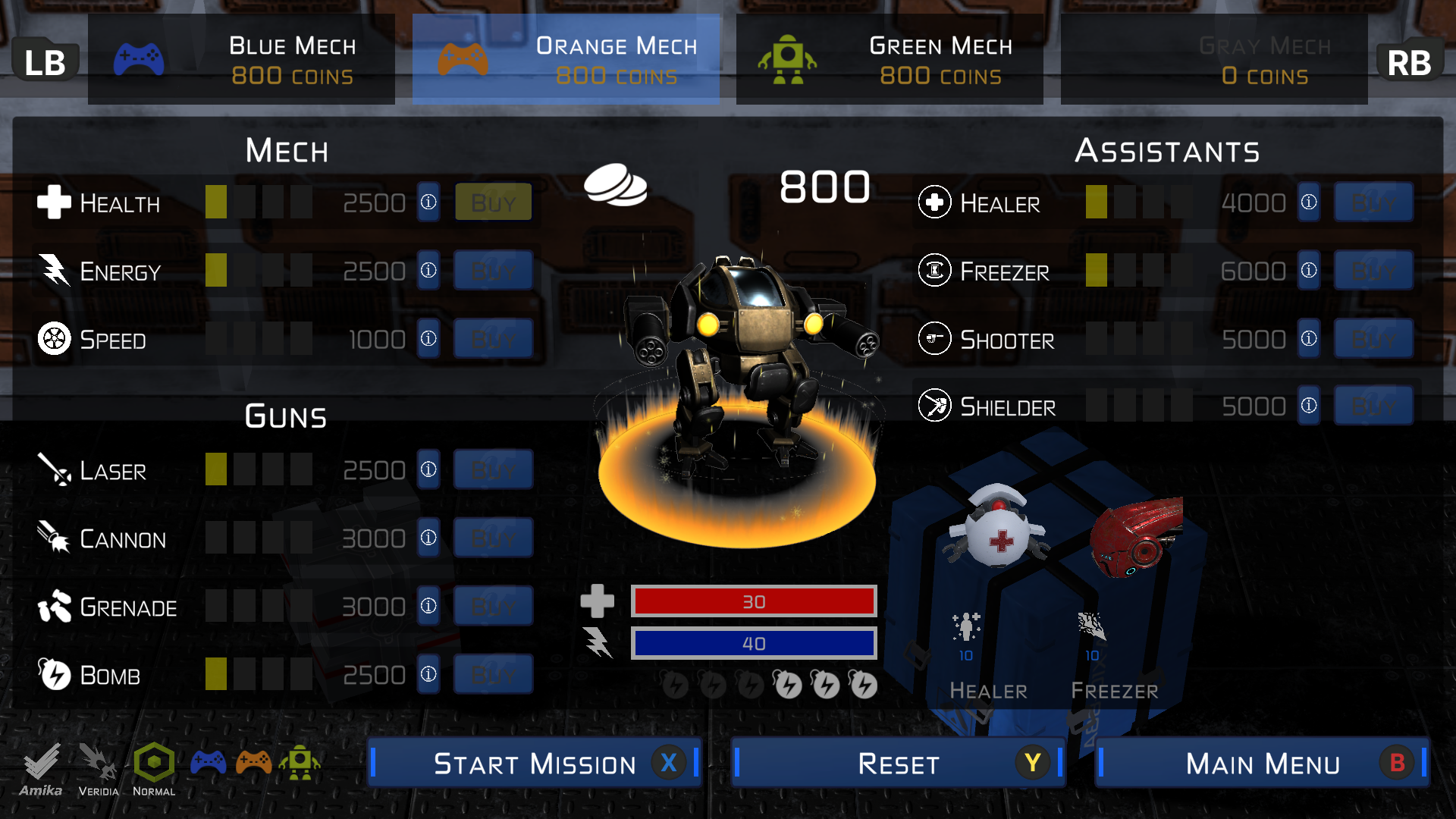Buy the Laser gun upgrade
The image size is (1456, 819).
coord(493,470)
